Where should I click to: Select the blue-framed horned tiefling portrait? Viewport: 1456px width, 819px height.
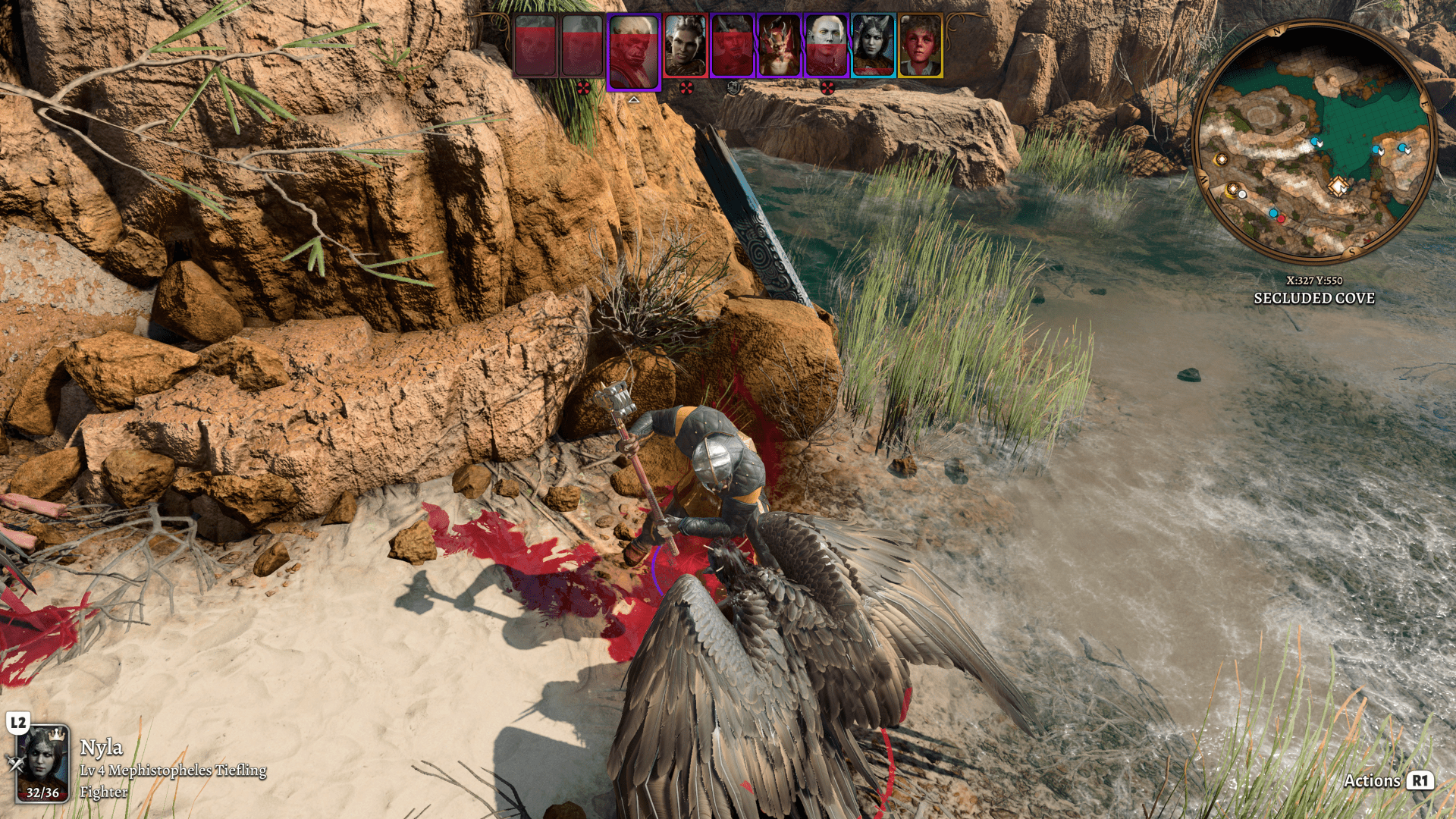(x=873, y=46)
